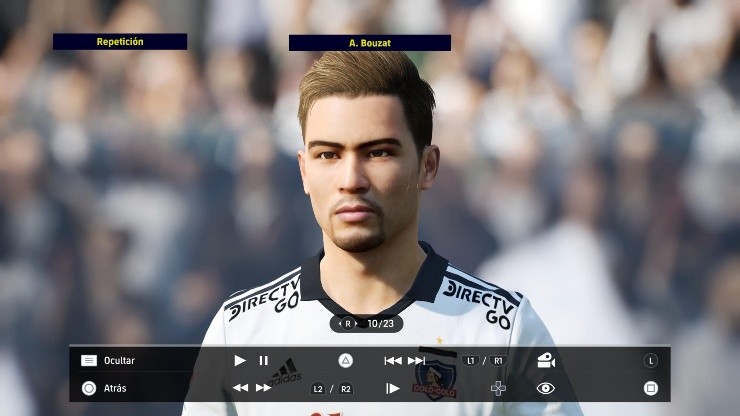Skip to the next replay clip
Image resolution: width=740 pixels, height=416 pixels.
(x=416, y=361)
